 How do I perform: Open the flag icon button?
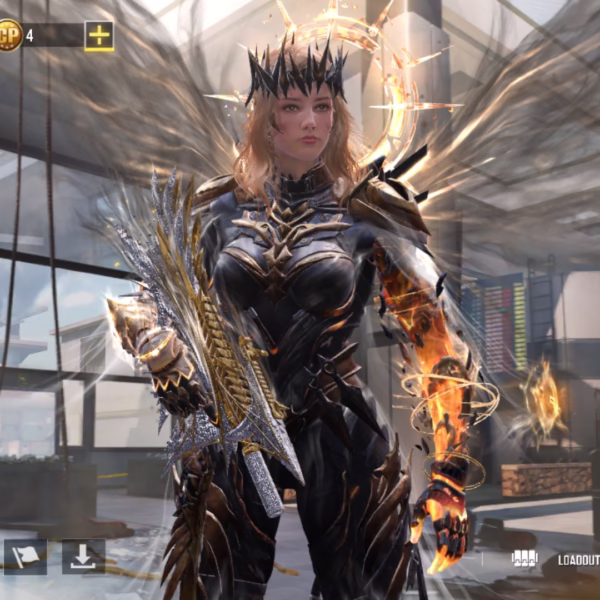point(25,556)
